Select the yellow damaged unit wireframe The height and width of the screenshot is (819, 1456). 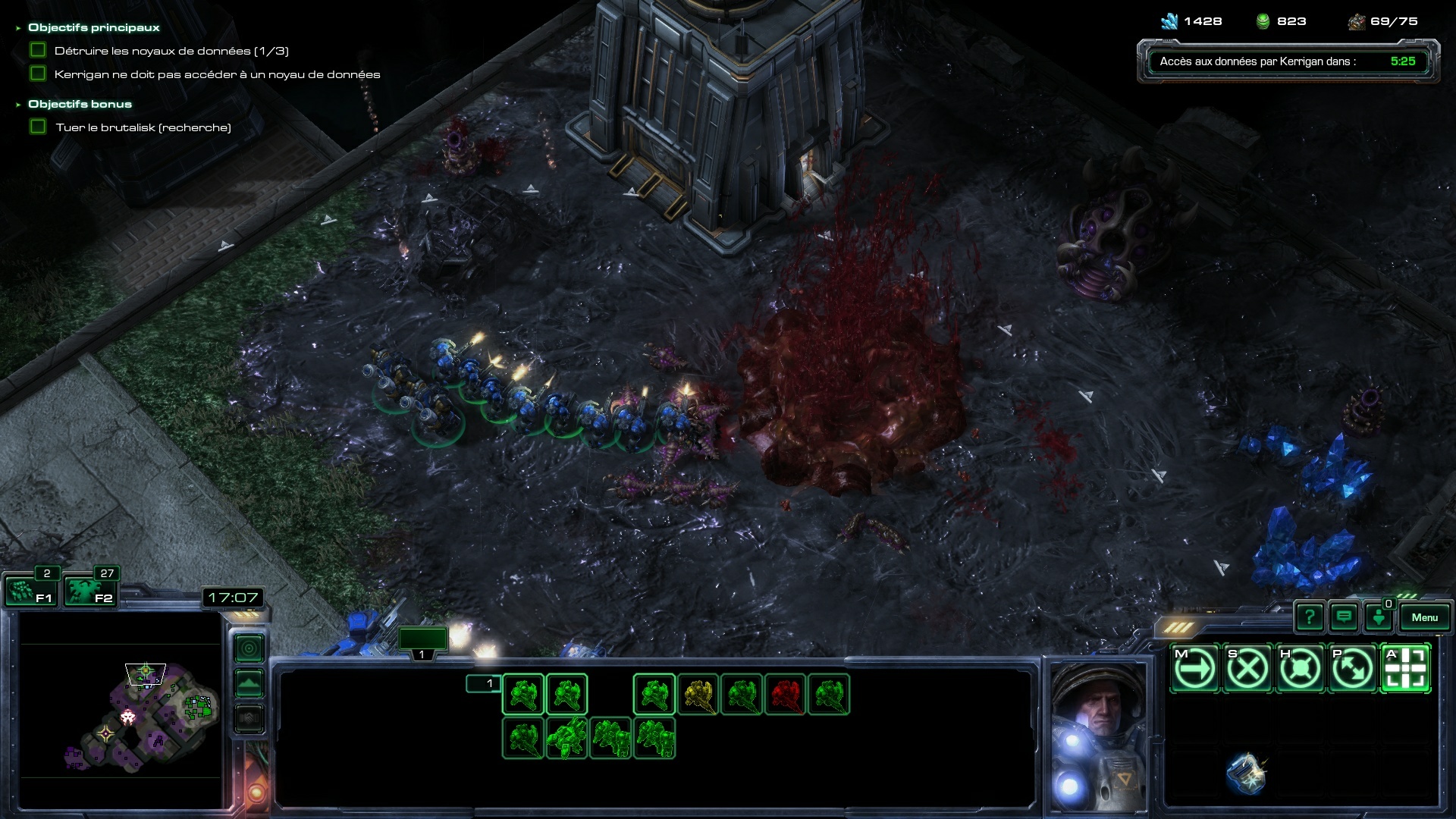click(698, 695)
